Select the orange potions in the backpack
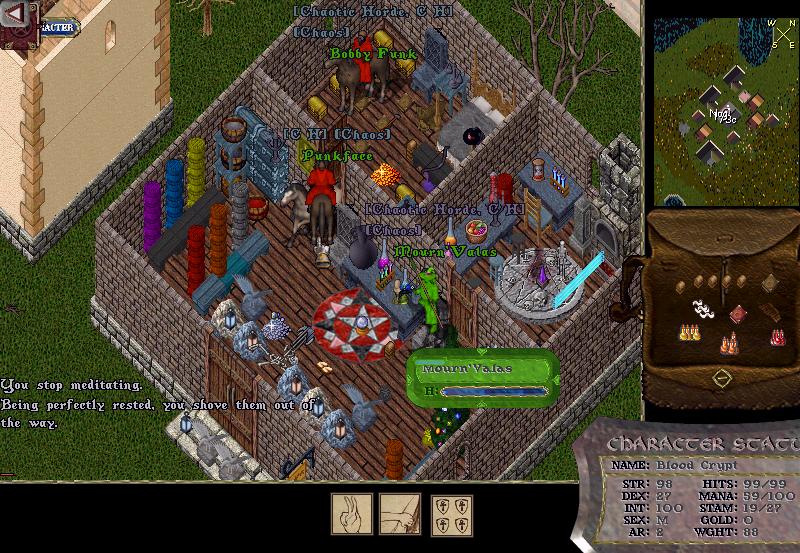800x553 pixels. pyautogui.click(x=730, y=343)
